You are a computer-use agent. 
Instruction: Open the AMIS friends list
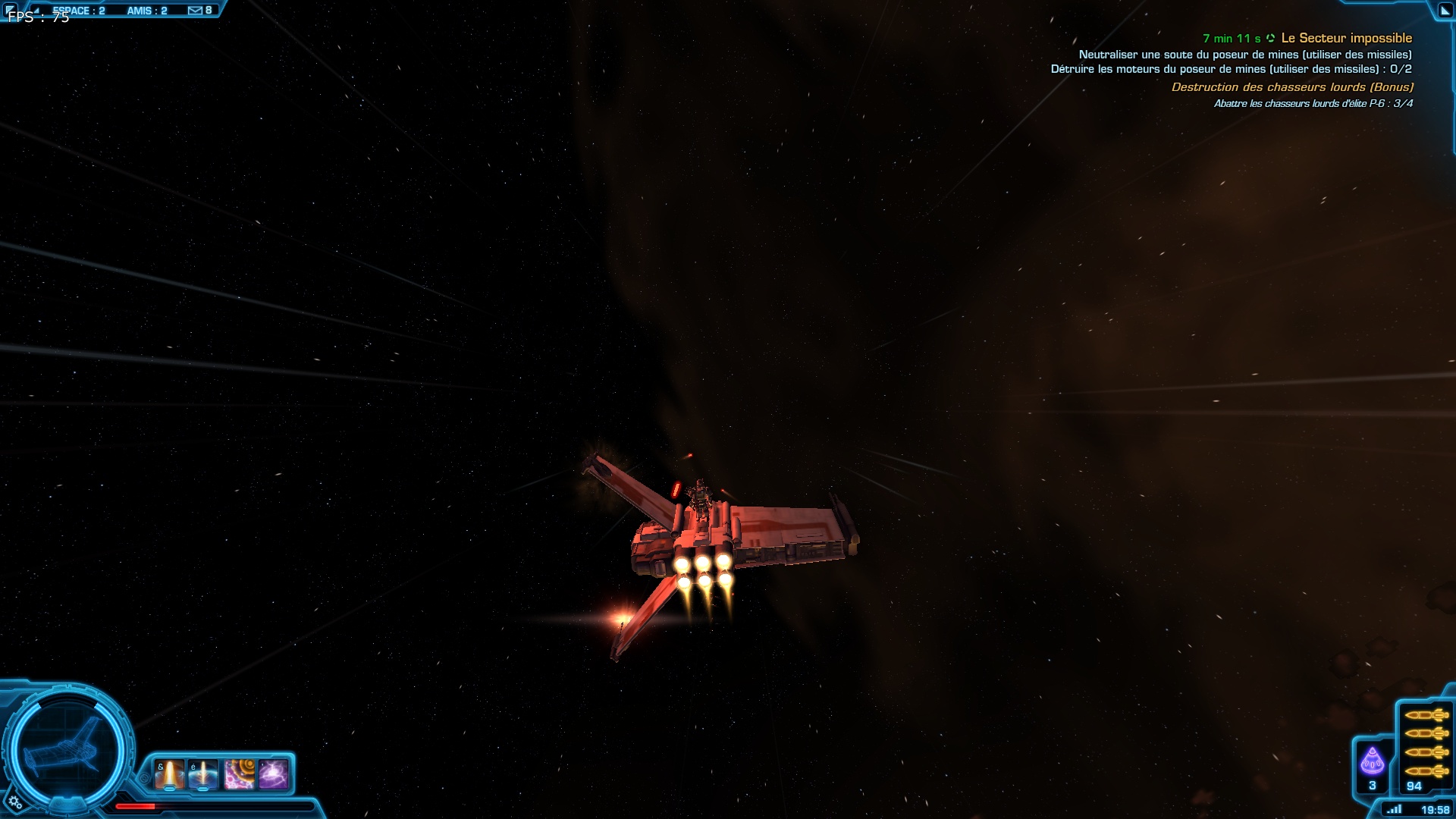pyautogui.click(x=146, y=11)
